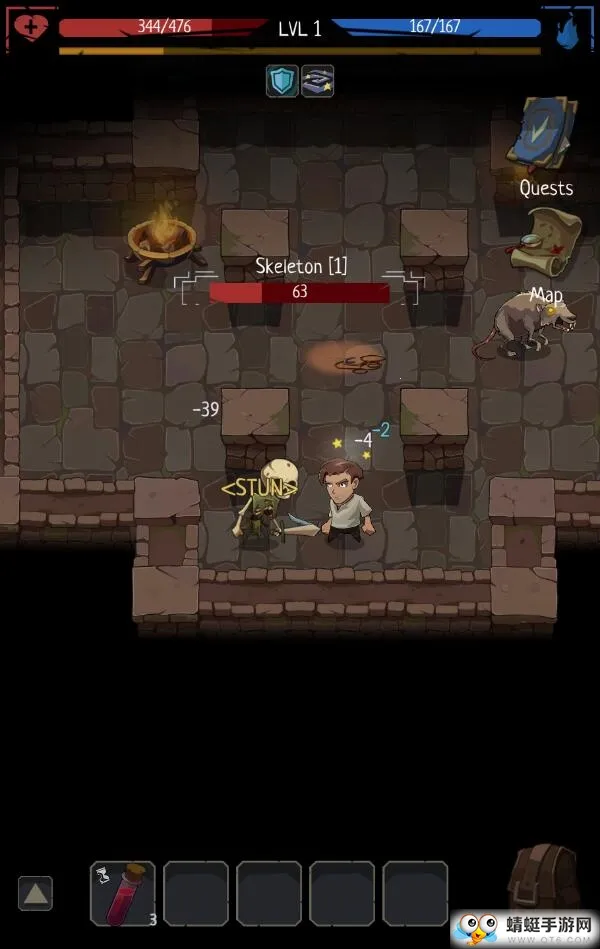Use the red health potion in hotbar
Viewport: 600px width, 949px height.
(x=123, y=893)
